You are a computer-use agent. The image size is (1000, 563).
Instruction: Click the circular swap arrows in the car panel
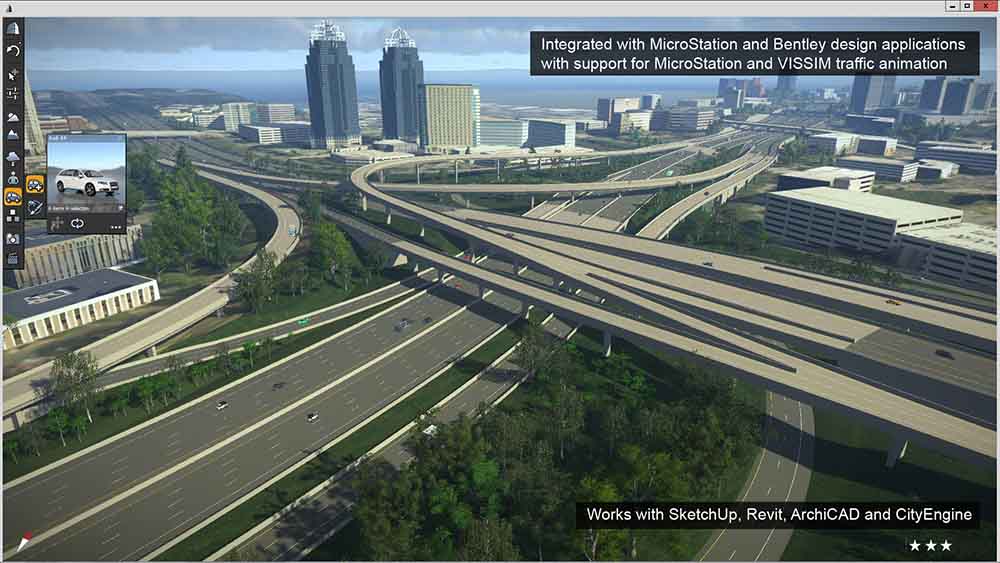76,225
